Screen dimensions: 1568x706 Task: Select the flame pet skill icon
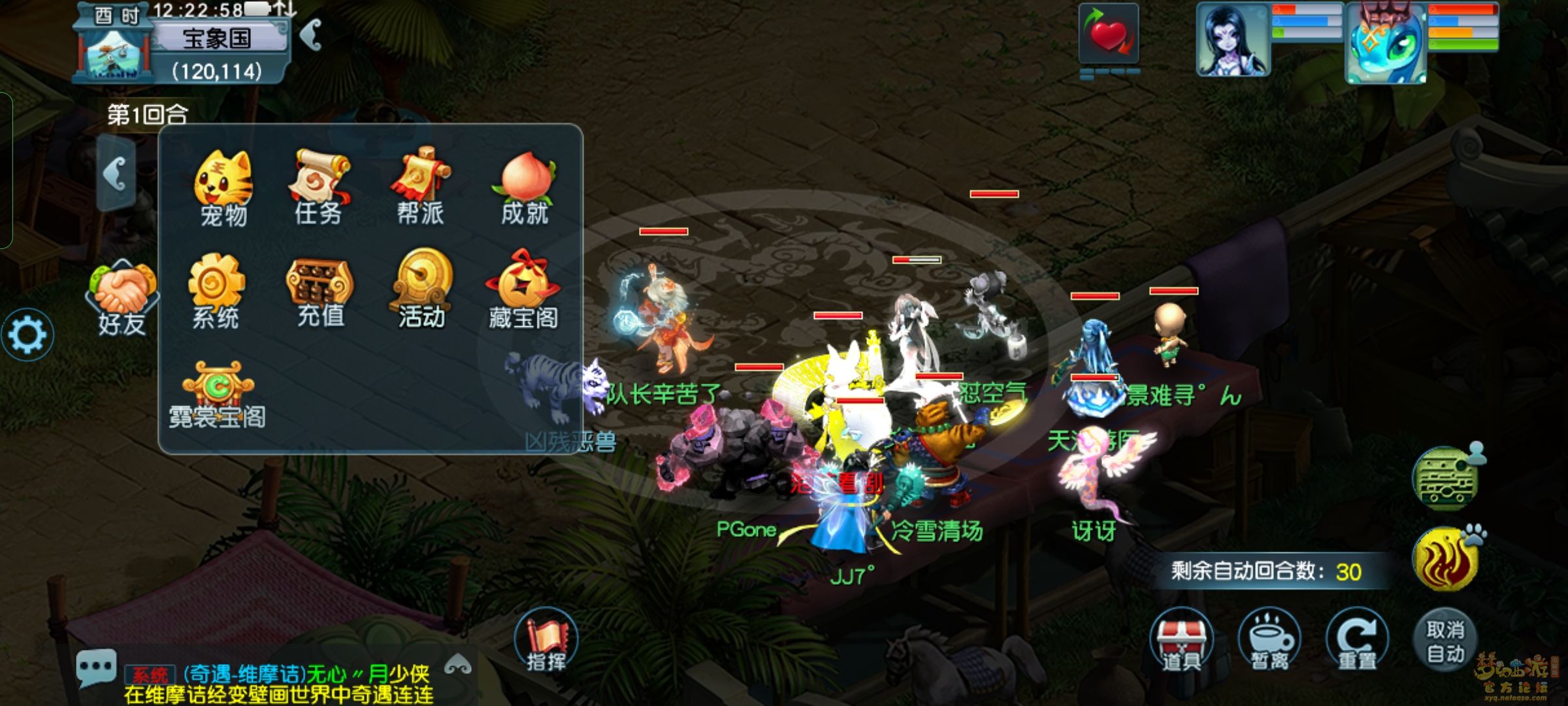[x=1445, y=560]
